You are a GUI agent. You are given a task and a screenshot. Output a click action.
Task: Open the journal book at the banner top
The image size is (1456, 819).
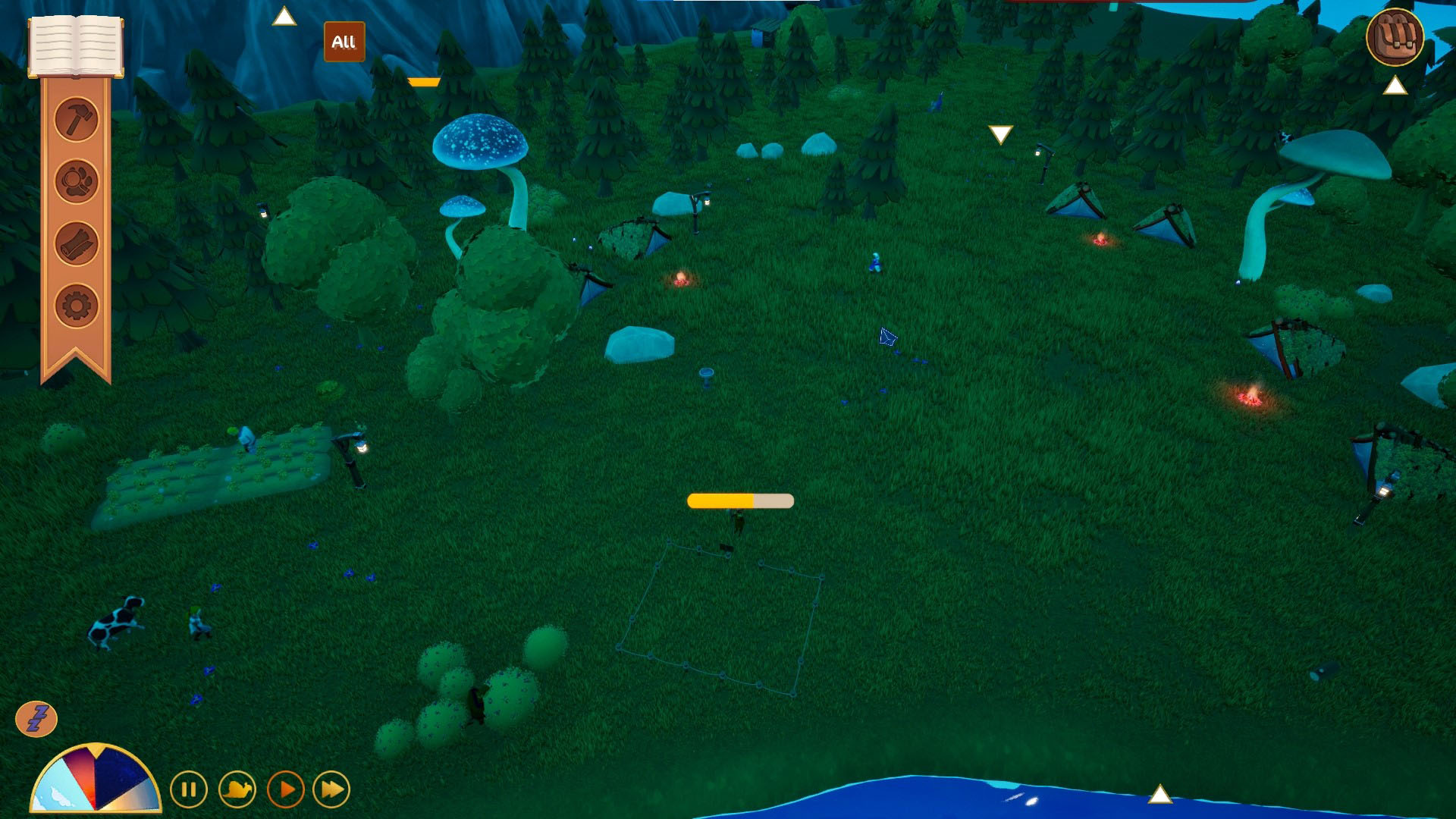(x=76, y=45)
